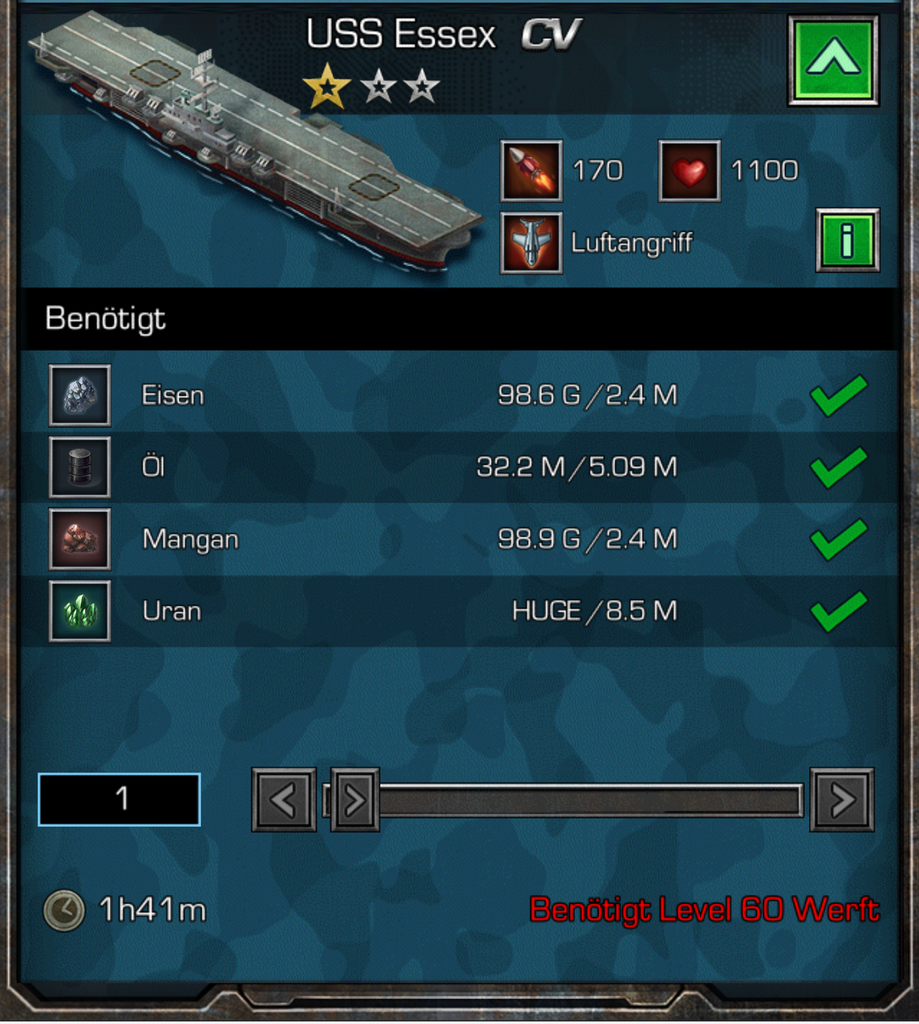Select the Uran green crystal icon
Image resolution: width=919 pixels, height=1024 pixels.
pos(80,611)
